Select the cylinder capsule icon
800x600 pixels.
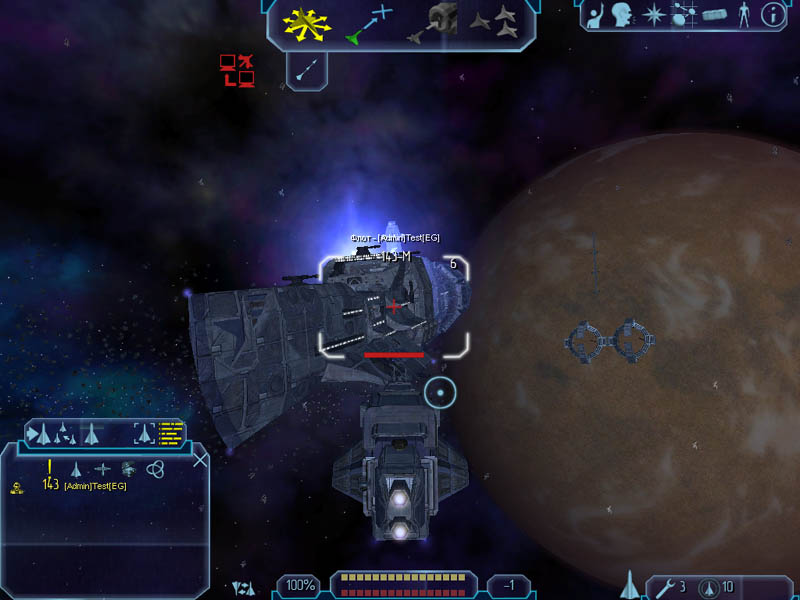(713, 15)
